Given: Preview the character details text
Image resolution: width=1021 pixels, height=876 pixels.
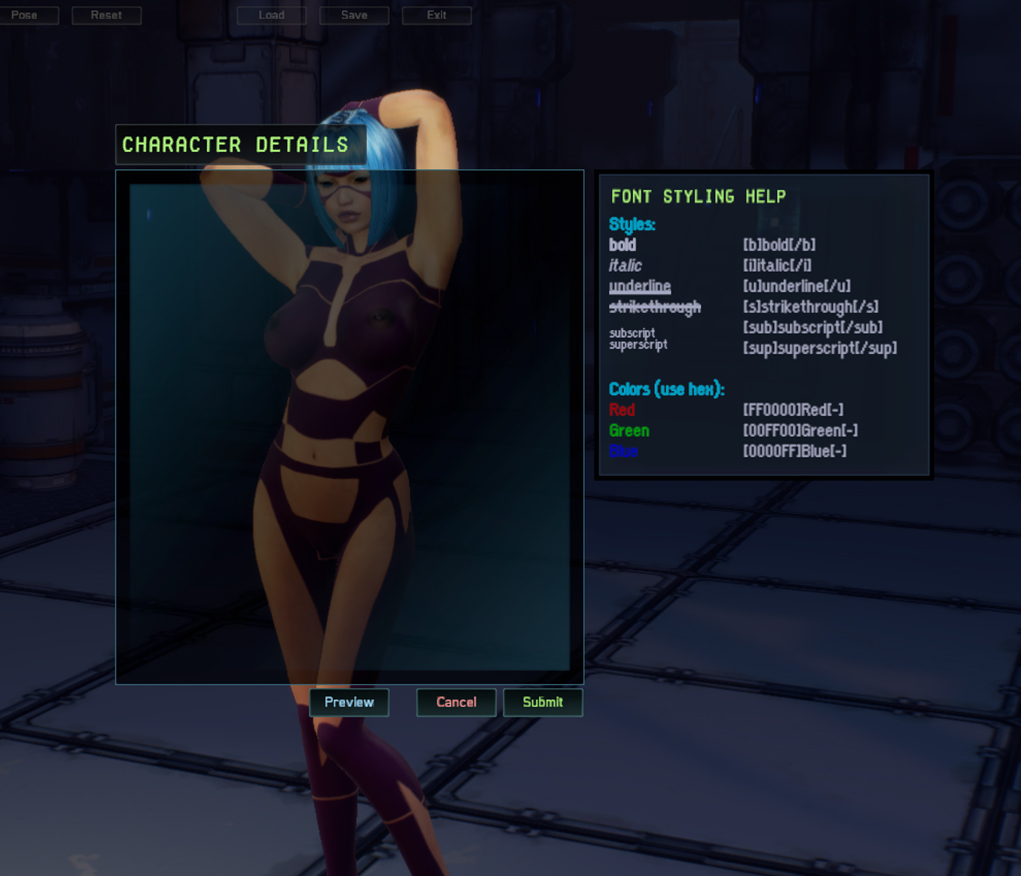Looking at the screenshot, I should click(x=349, y=702).
